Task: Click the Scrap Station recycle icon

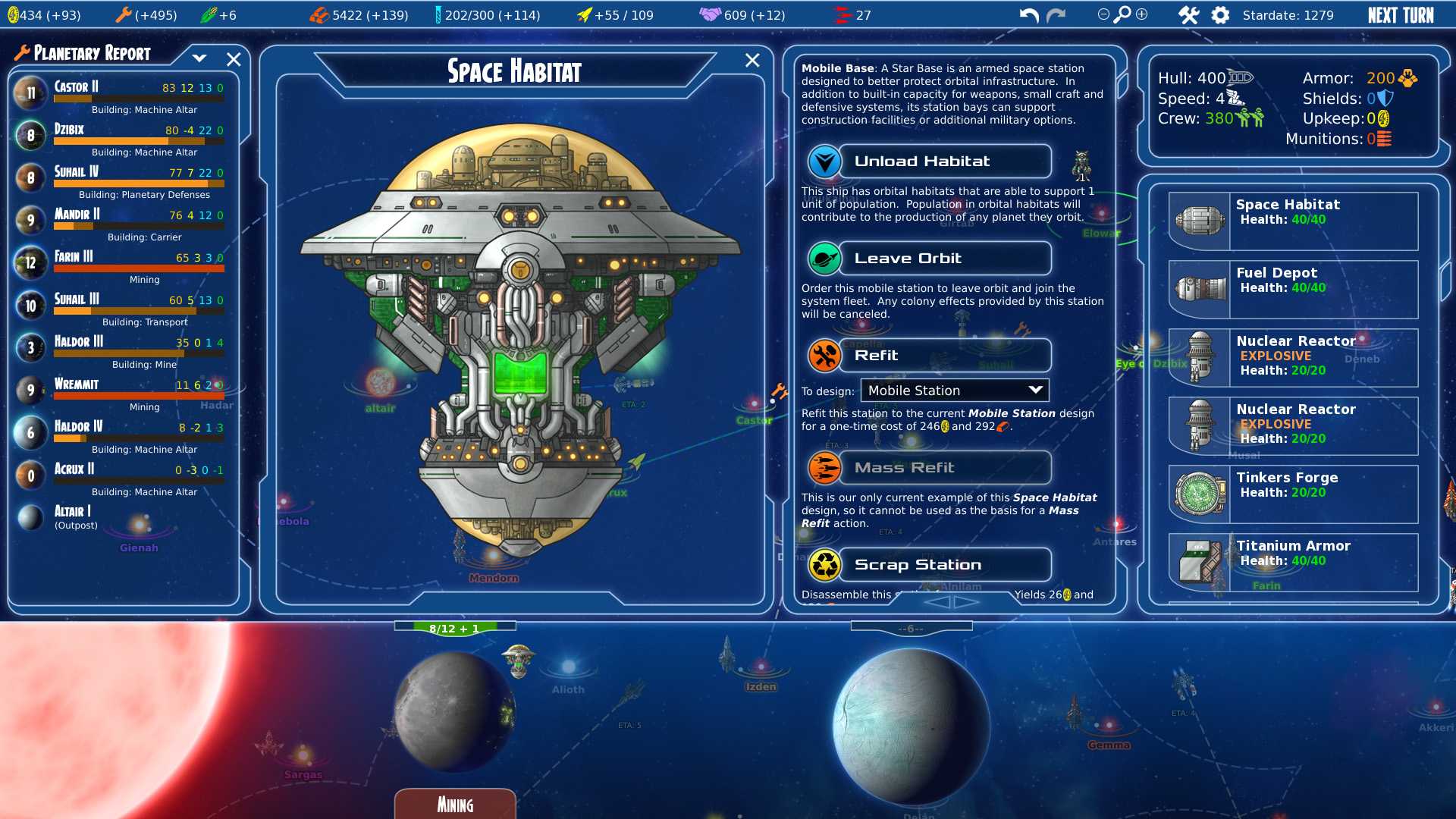Action: 824,564
